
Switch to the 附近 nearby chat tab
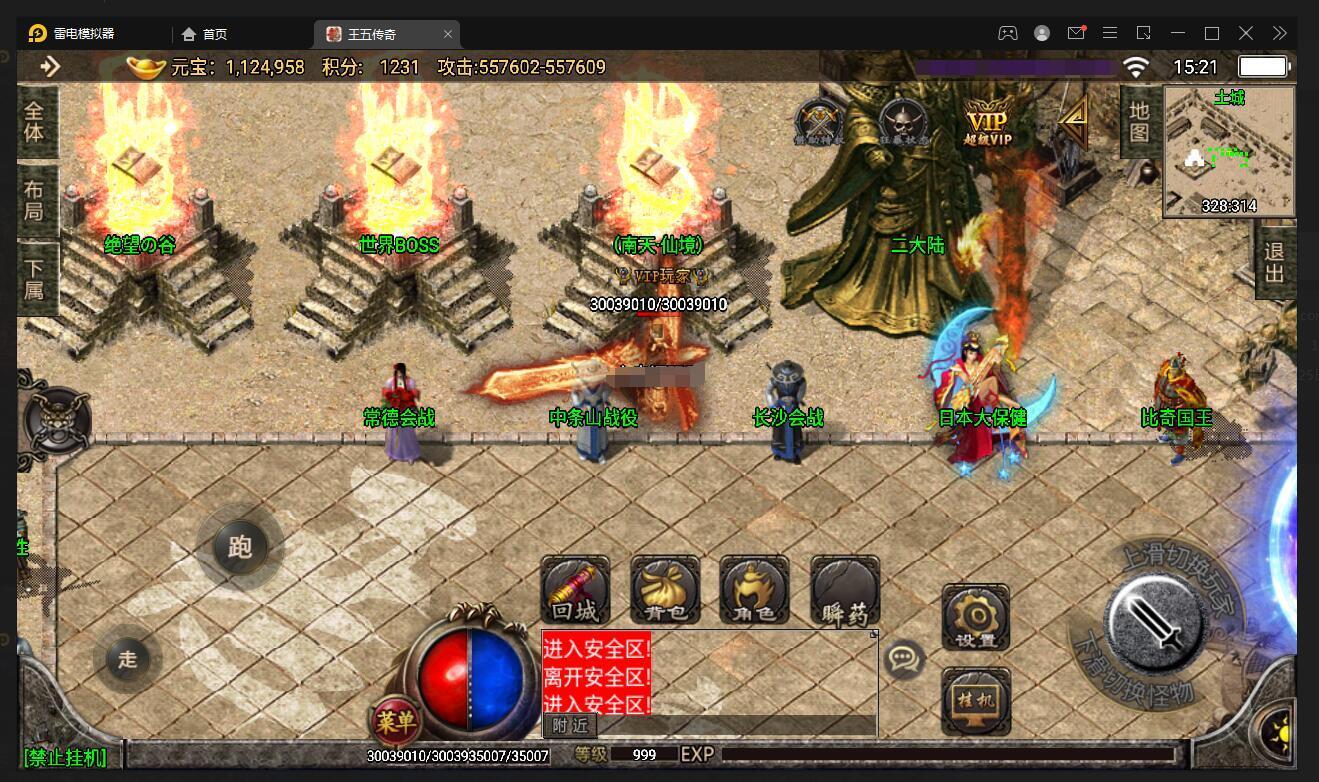570,725
